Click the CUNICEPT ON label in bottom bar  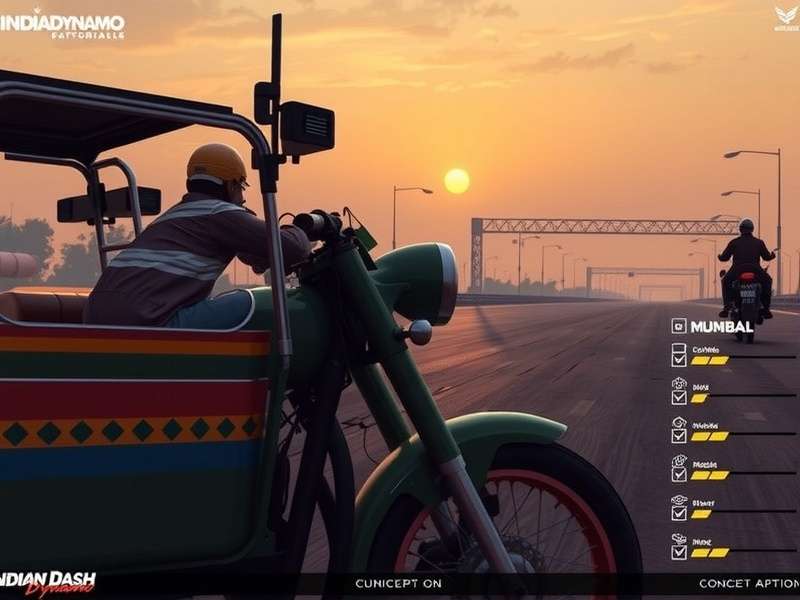click(399, 583)
